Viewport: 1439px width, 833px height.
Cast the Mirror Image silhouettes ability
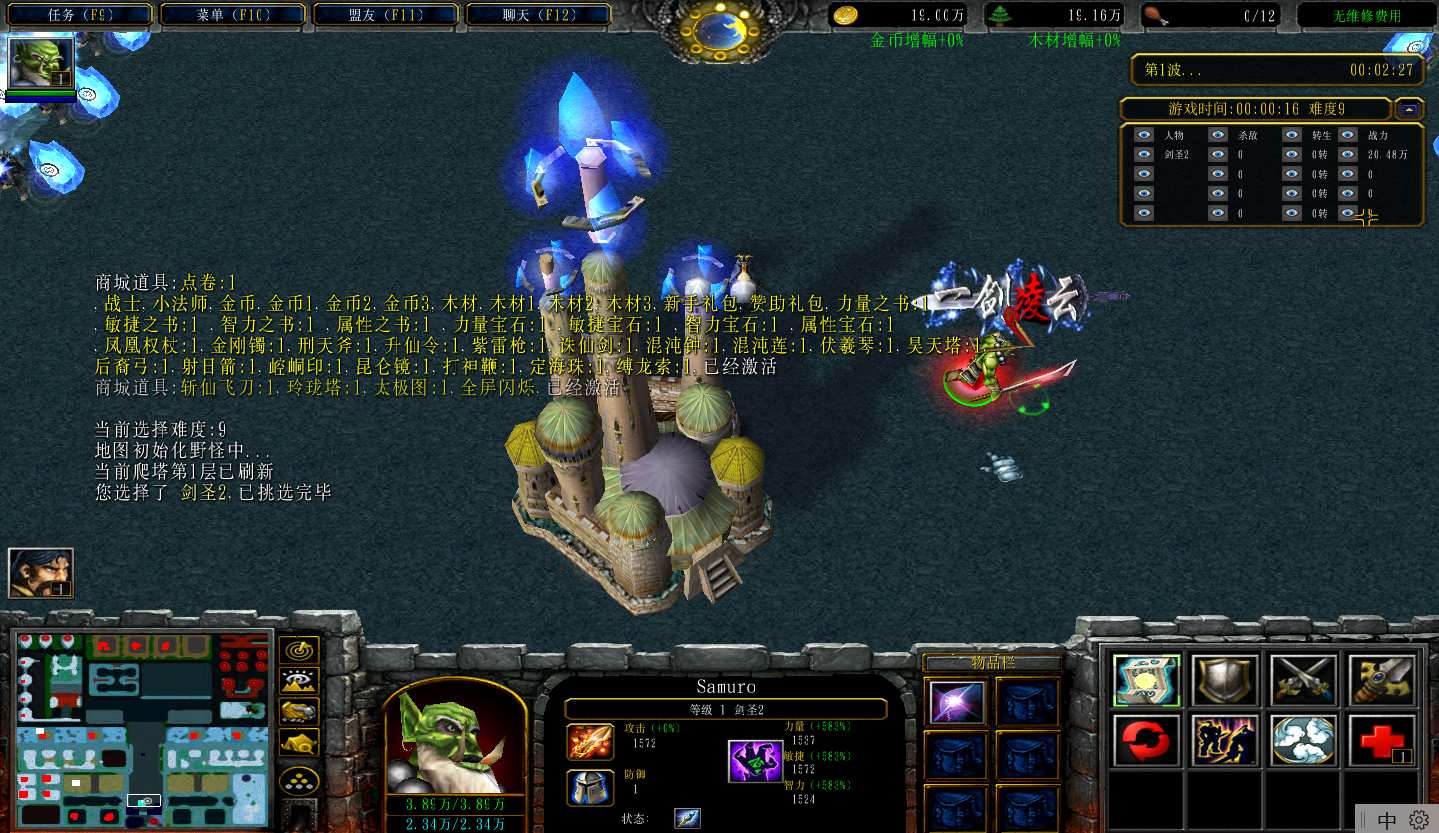point(1225,741)
